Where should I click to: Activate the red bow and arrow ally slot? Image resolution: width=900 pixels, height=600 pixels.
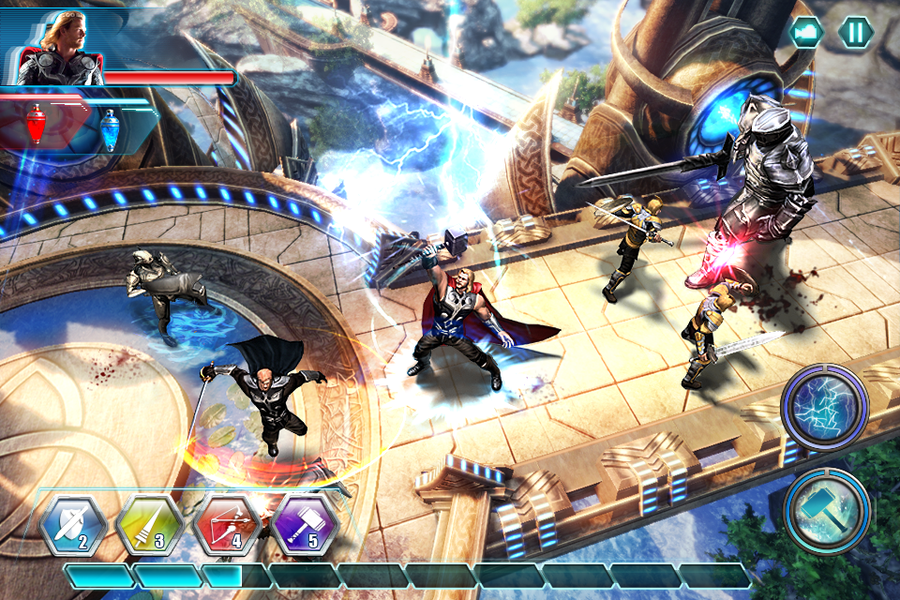click(x=227, y=525)
